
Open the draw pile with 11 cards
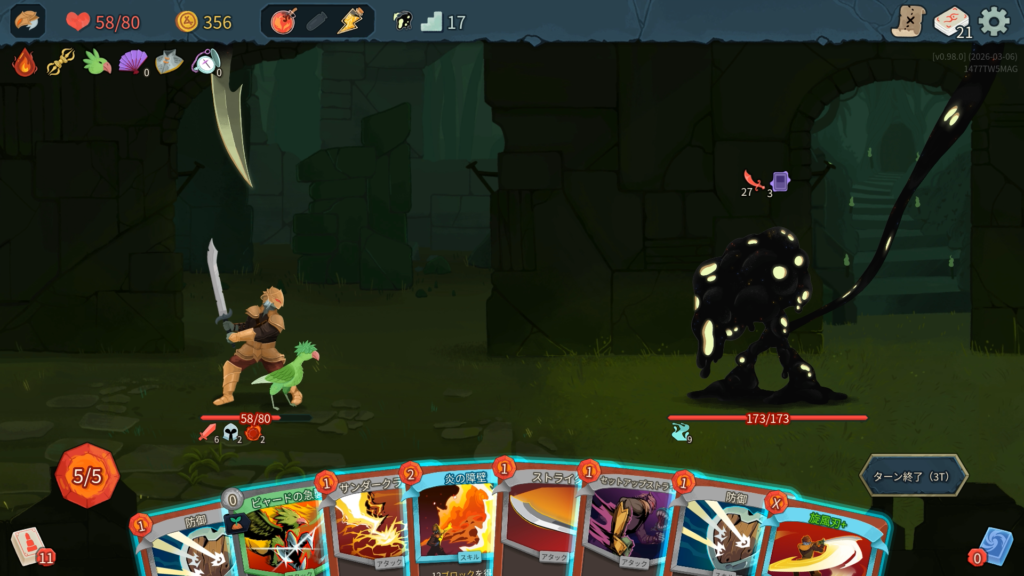(29, 545)
